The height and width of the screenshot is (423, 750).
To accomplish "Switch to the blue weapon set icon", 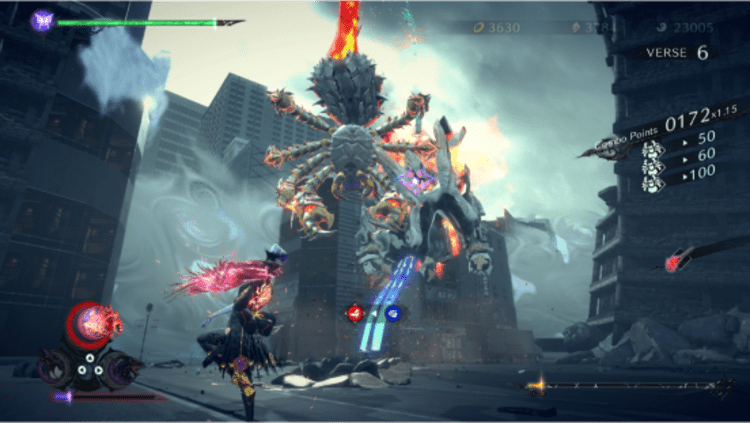I will click(x=392, y=313).
